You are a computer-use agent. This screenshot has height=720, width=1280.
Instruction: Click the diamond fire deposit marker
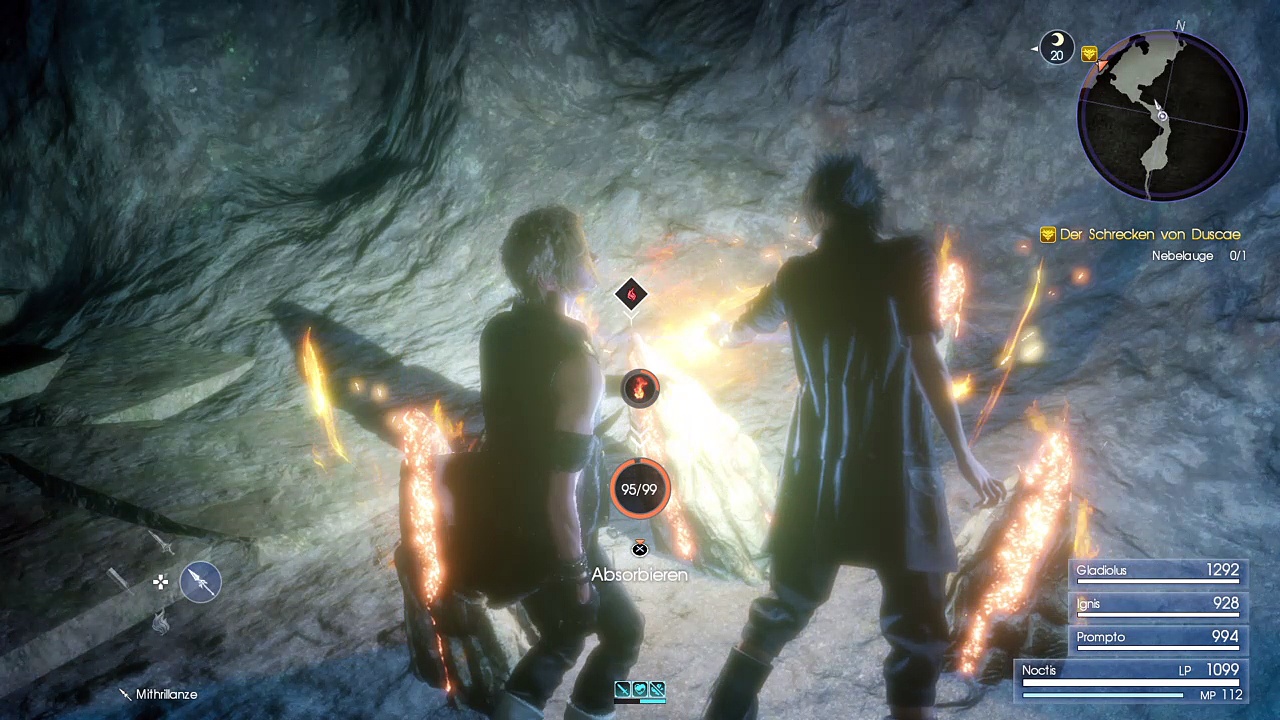coord(631,294)
